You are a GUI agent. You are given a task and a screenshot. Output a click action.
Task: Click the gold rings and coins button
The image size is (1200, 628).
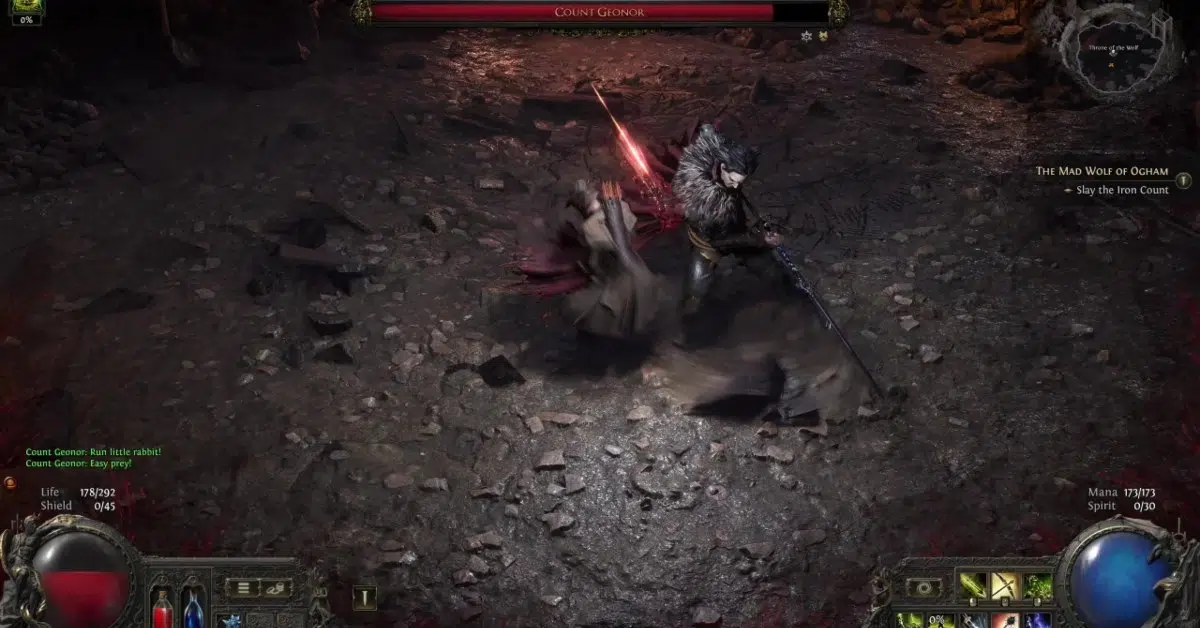tap(277, 588)
